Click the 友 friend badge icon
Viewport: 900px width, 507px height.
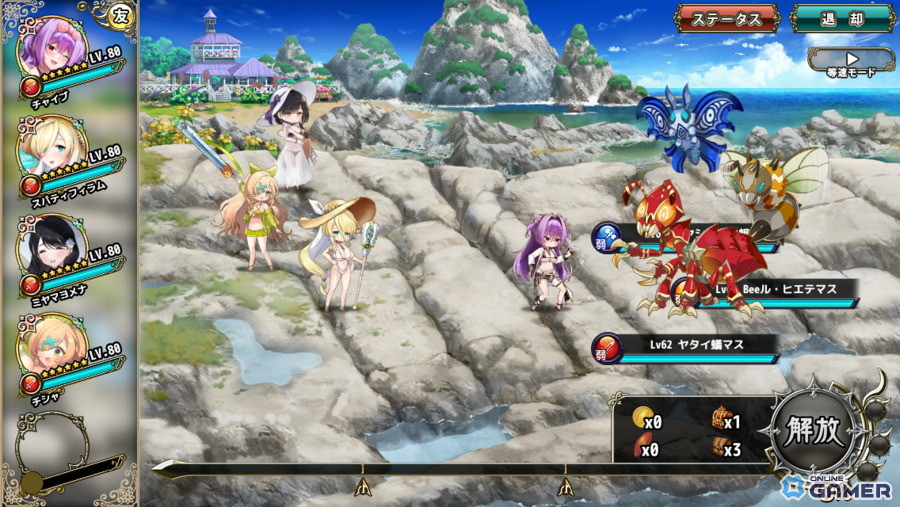click(x=121, y=15)
